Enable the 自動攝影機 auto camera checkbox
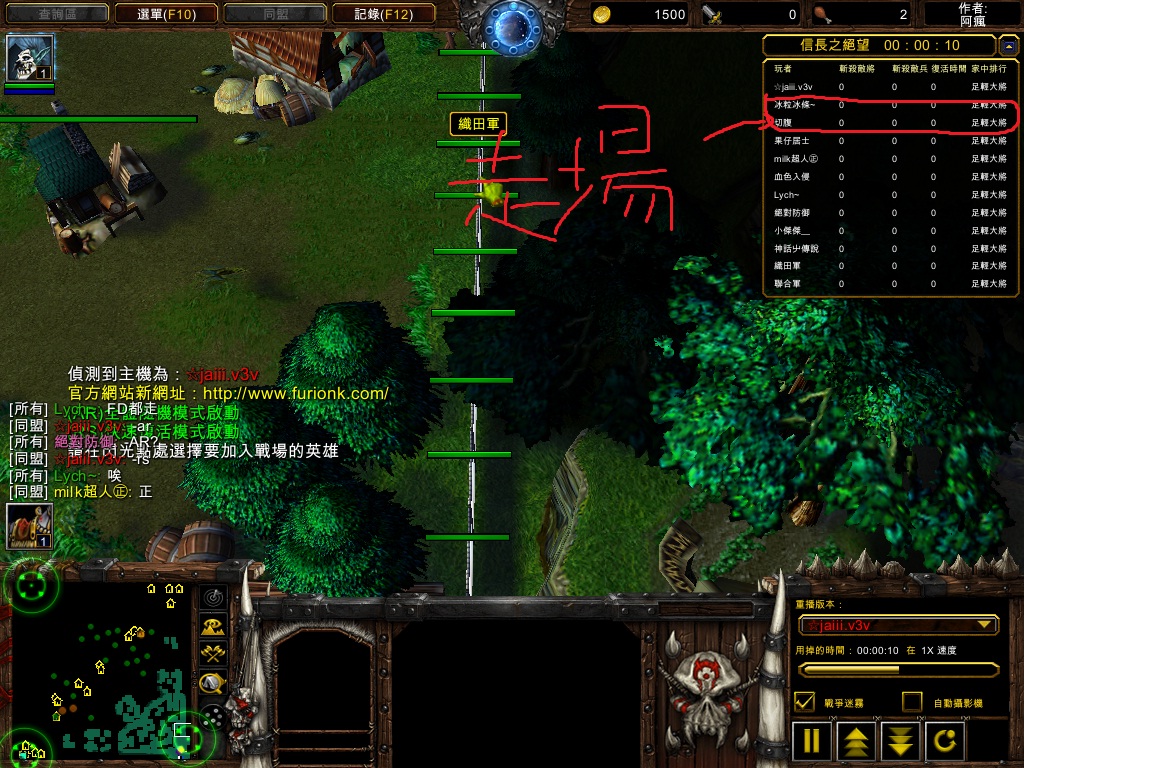Screen dimensions: 1152x768 [x=912, y=702]
